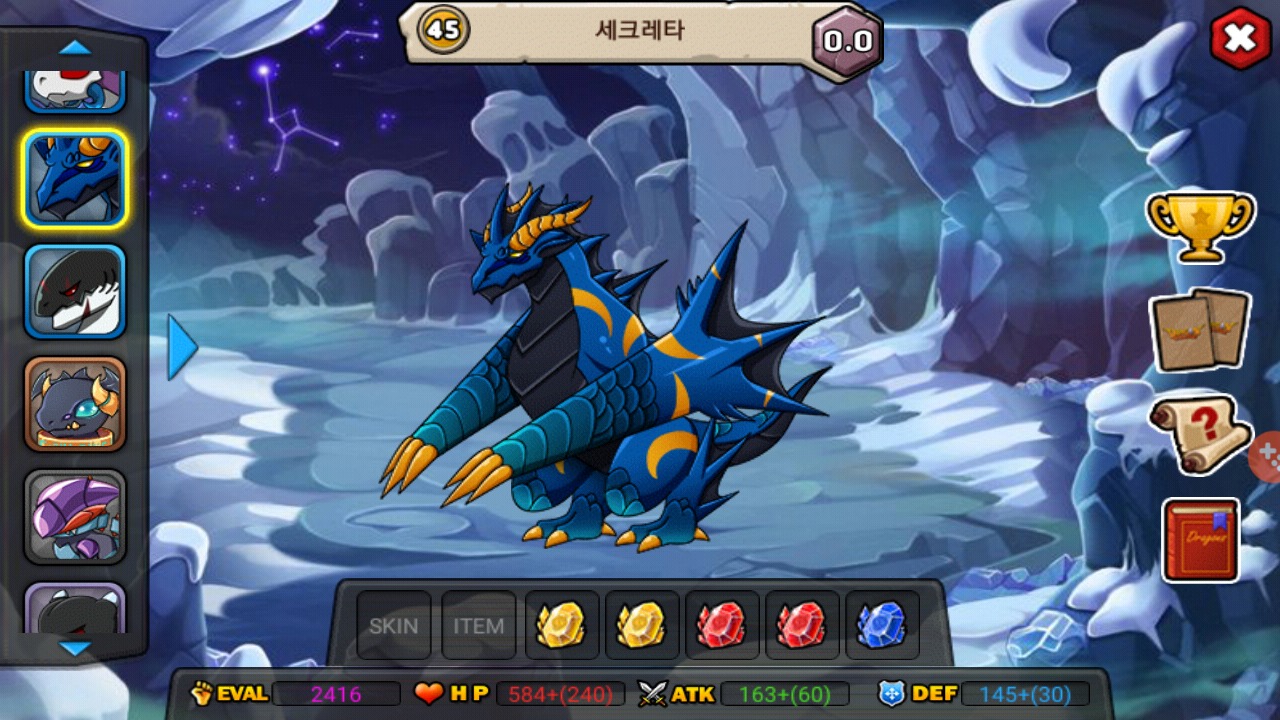1280x720 pixels.
Task: Select the purple armored dragon portrait
Action: pyautogui.click(x=75, y=517)
